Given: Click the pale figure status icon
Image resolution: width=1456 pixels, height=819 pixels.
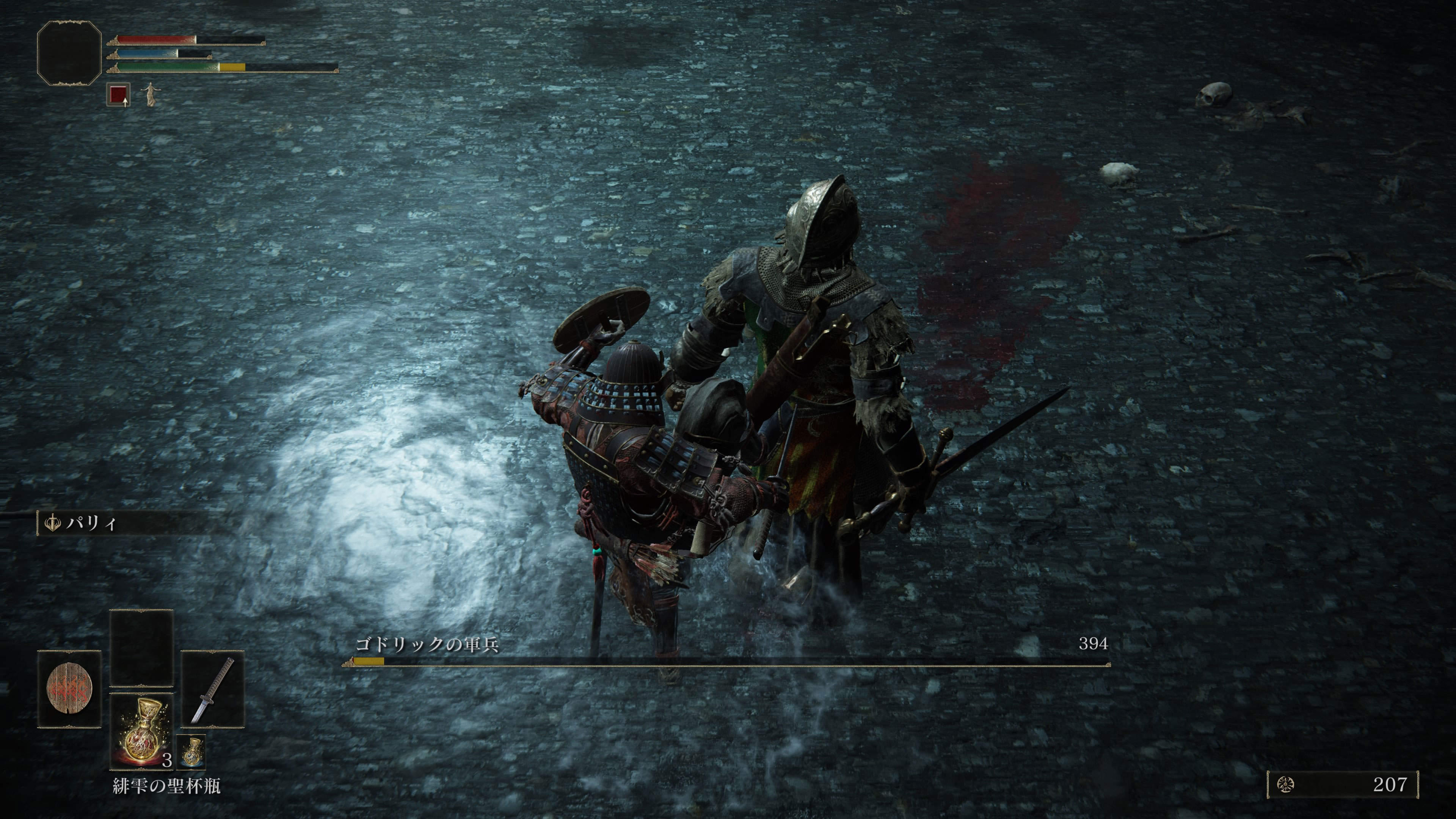Looking at the screenshot, I should [150, 94].
